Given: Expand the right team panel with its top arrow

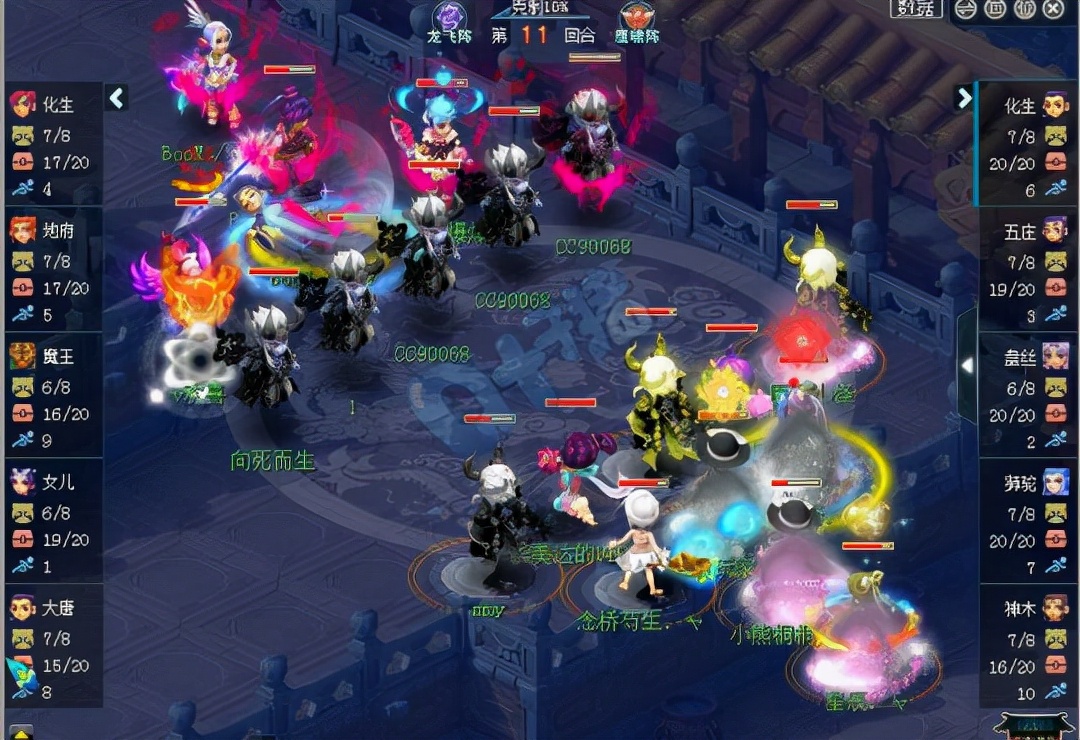Looking at the screenshot, I should coord(964,98).
